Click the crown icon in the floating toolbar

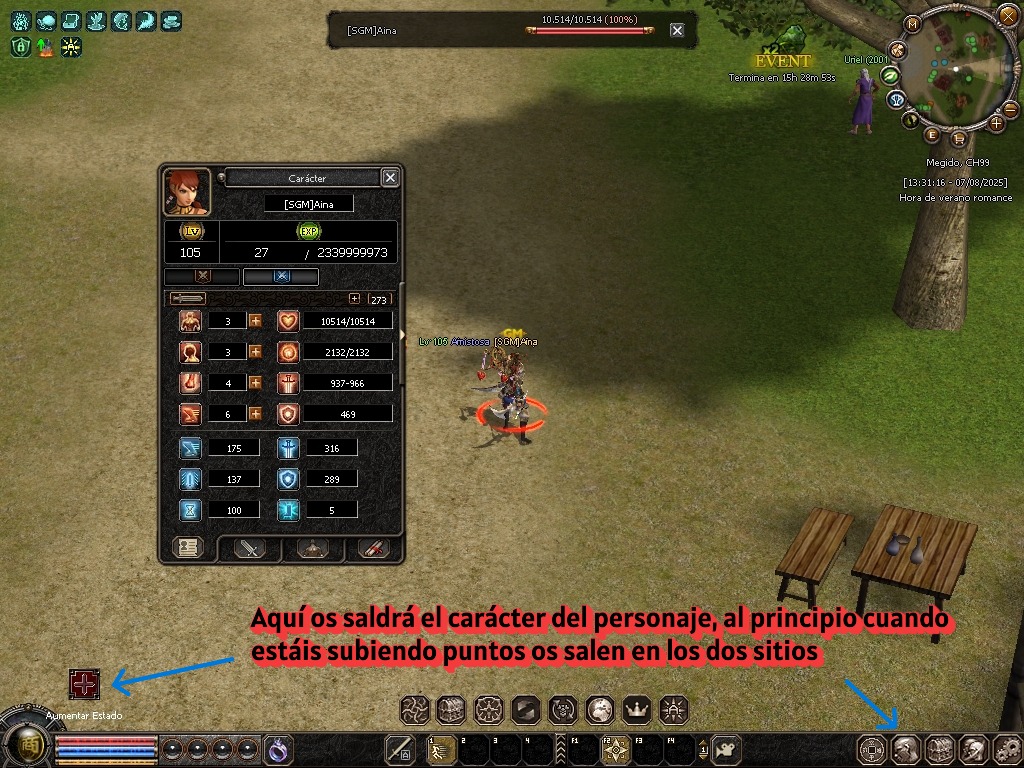(x=637, y=710)
